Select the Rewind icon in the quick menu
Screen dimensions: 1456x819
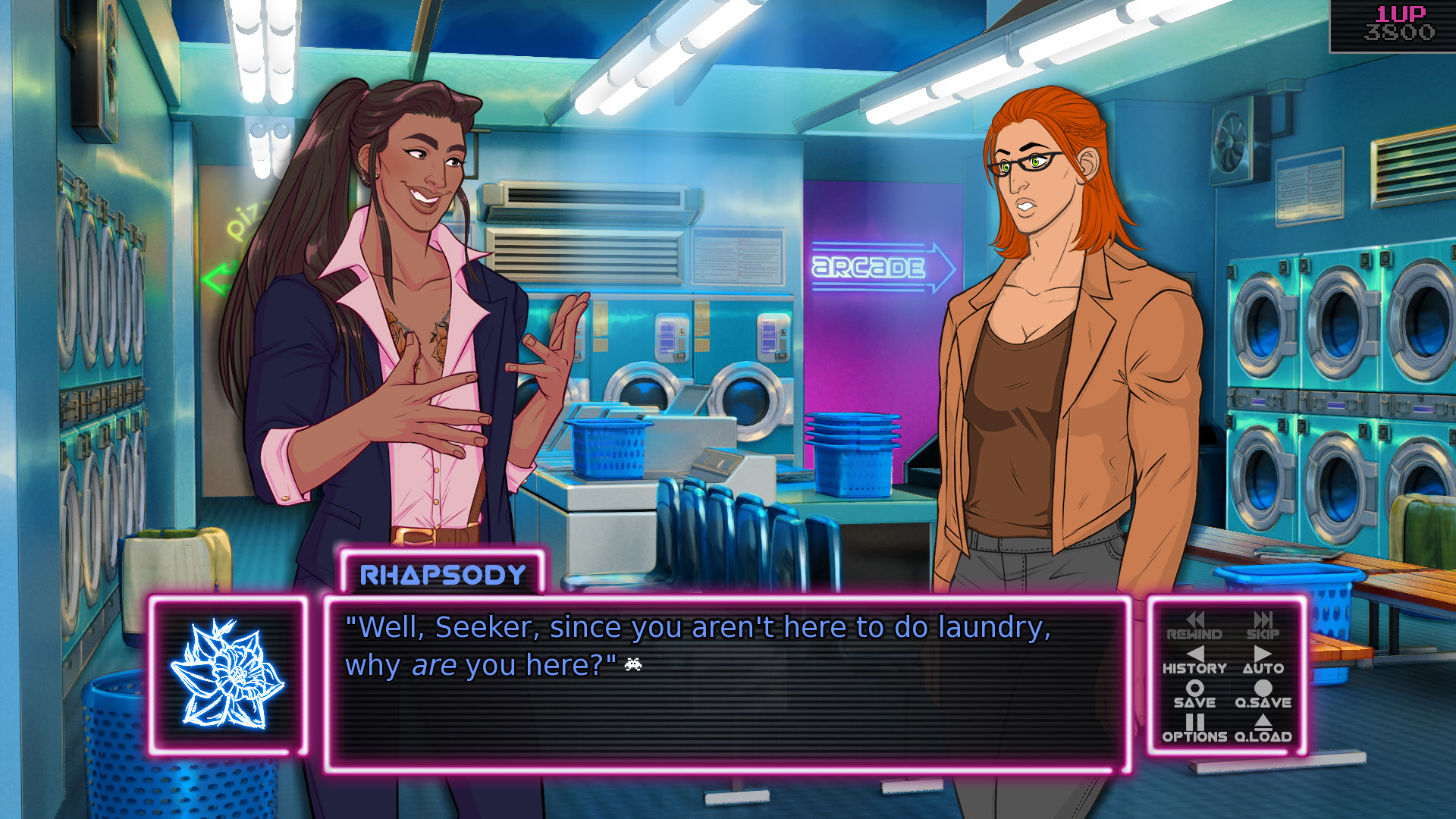click(x=1197, y=620)
